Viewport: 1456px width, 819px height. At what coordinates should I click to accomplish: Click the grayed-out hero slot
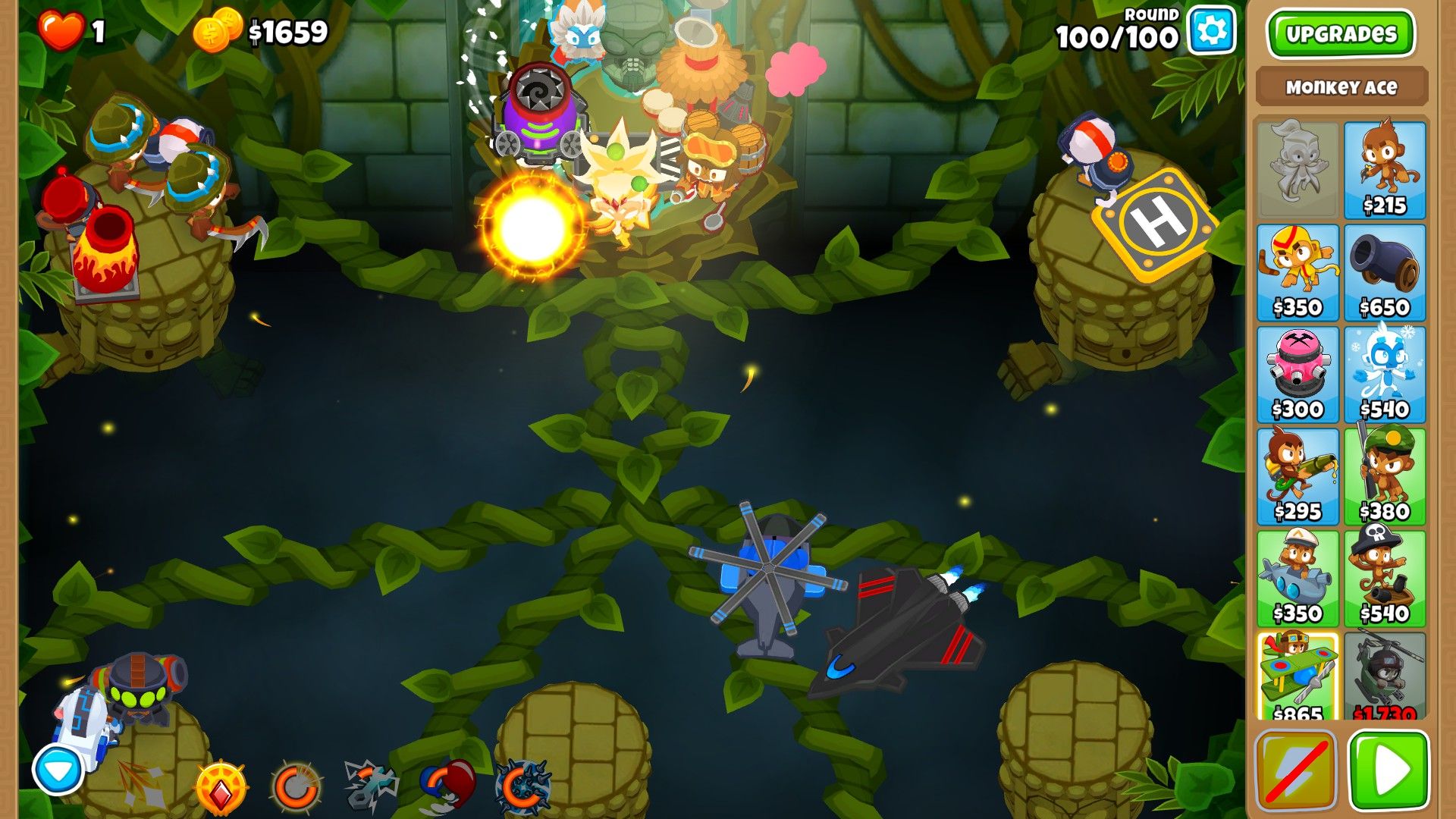1298,167
